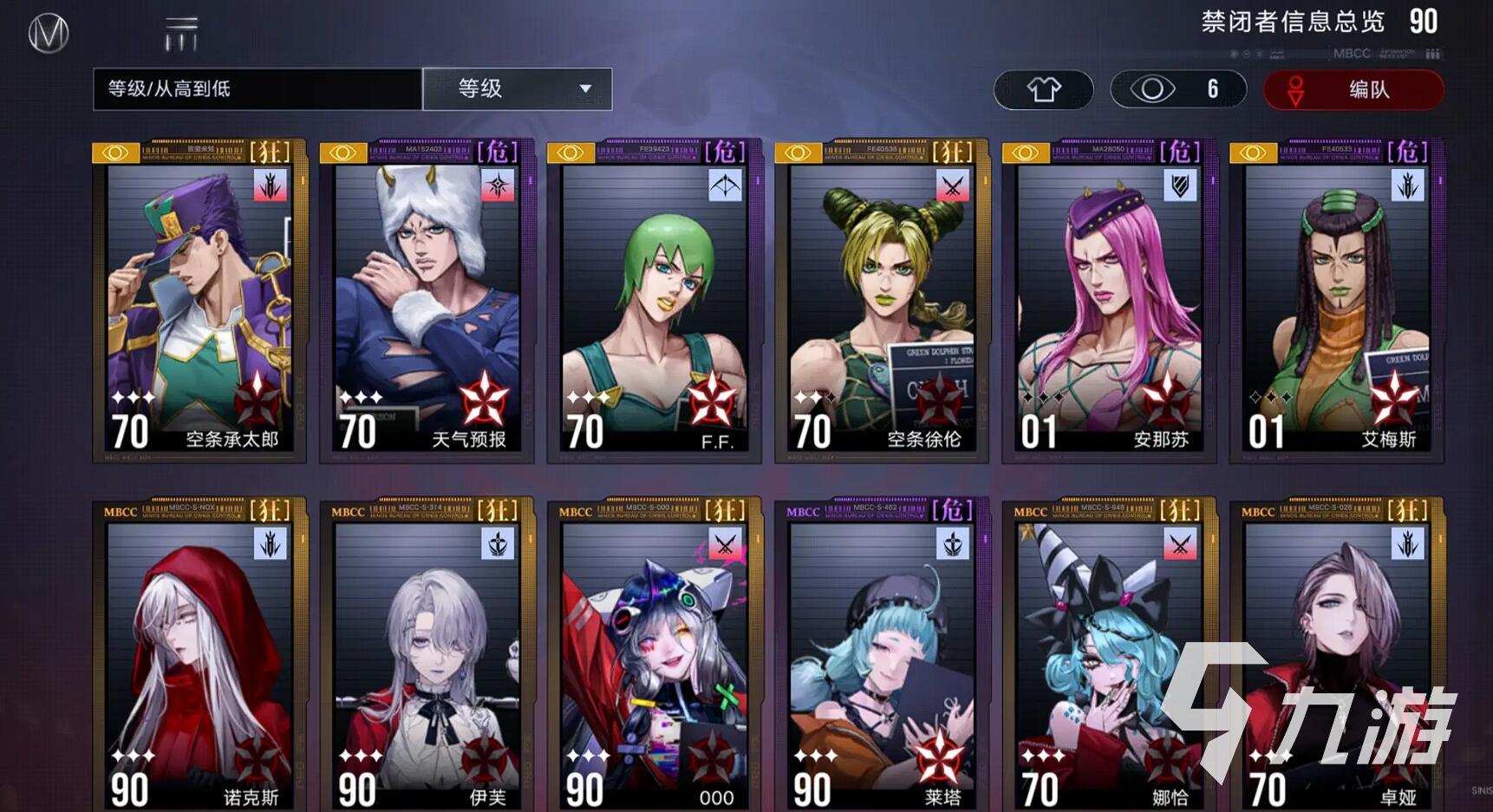
Task: Choose the 天气预报 character card
Action: click(427, 302)
